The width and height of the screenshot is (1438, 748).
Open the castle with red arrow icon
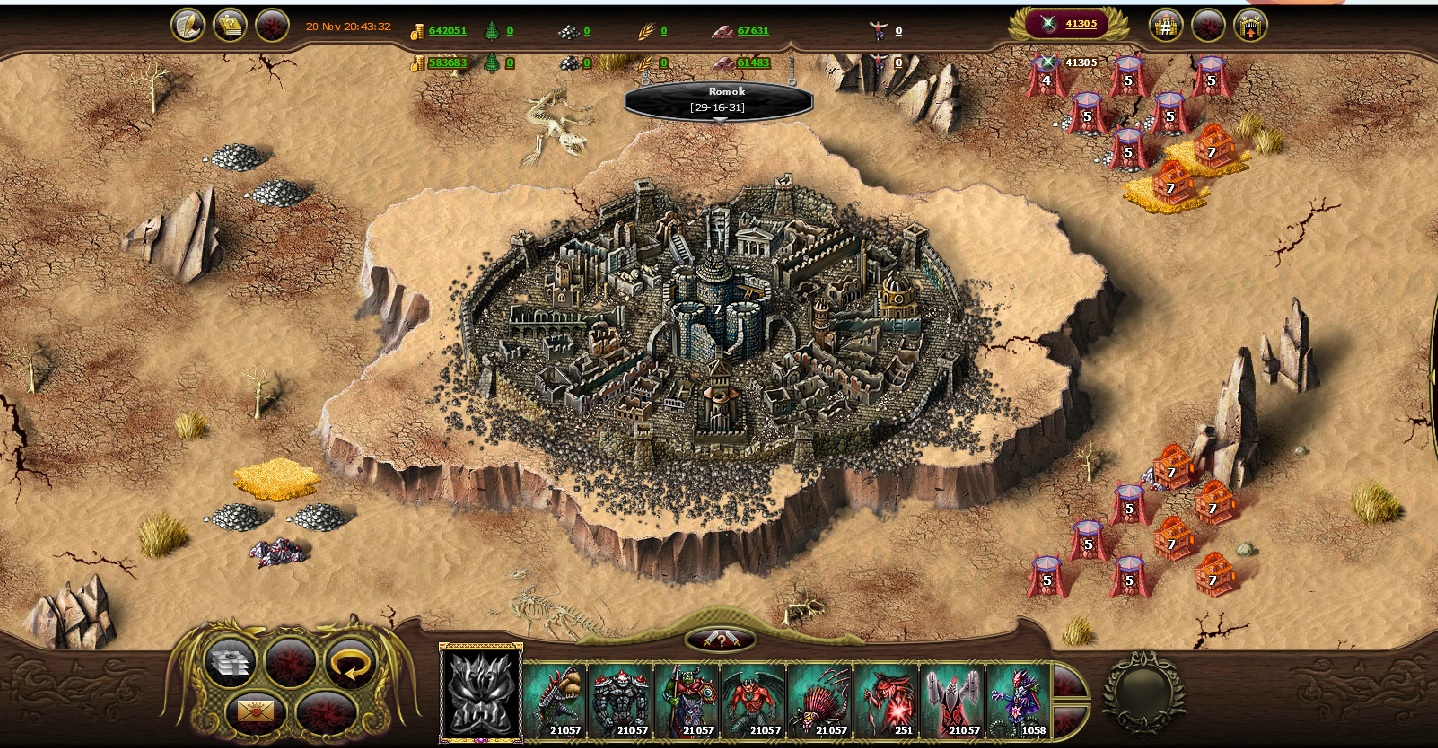(1250, 25)
